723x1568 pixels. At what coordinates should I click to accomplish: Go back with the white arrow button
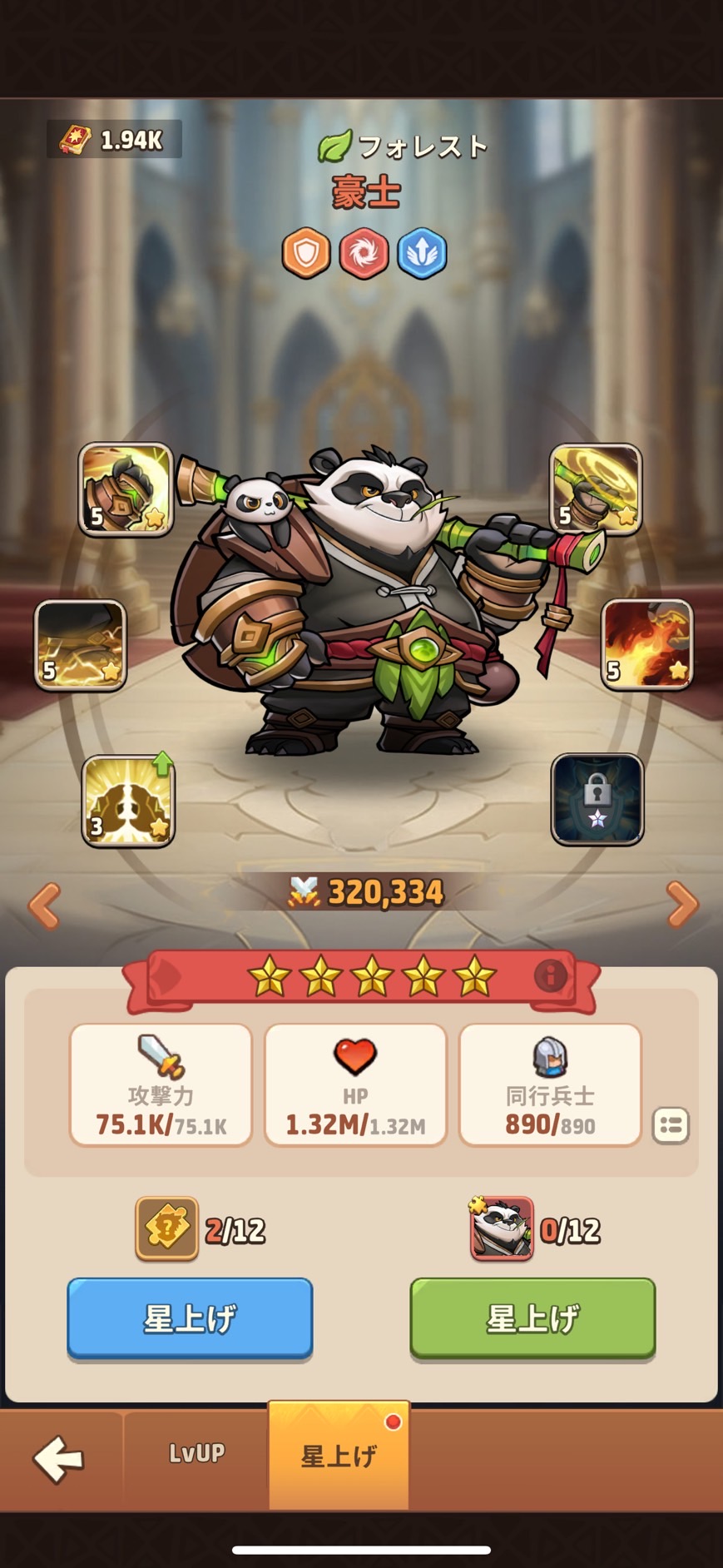[x=58, y=1457]
